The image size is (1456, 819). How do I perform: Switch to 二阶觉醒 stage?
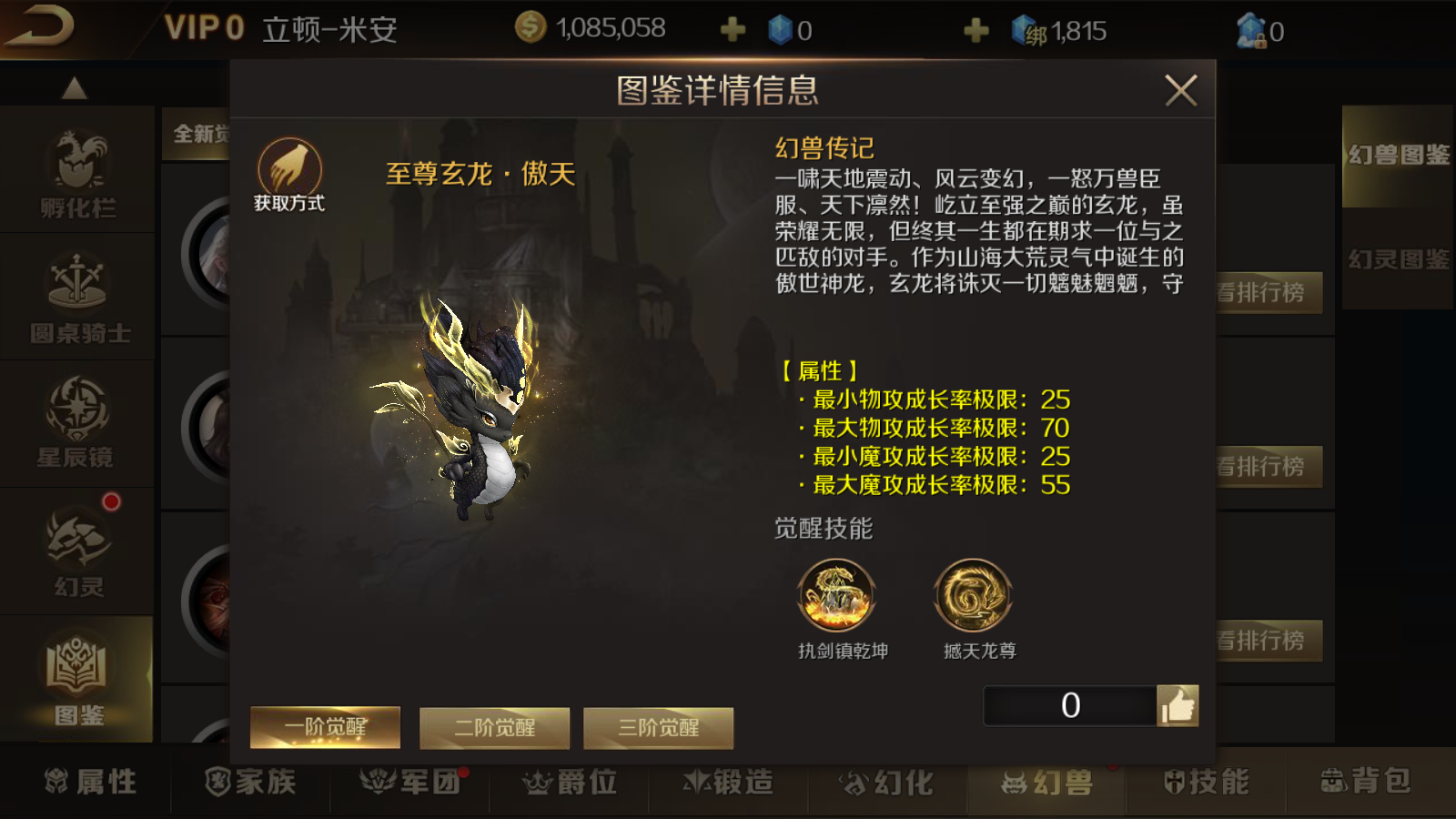(x=494, y=728)
